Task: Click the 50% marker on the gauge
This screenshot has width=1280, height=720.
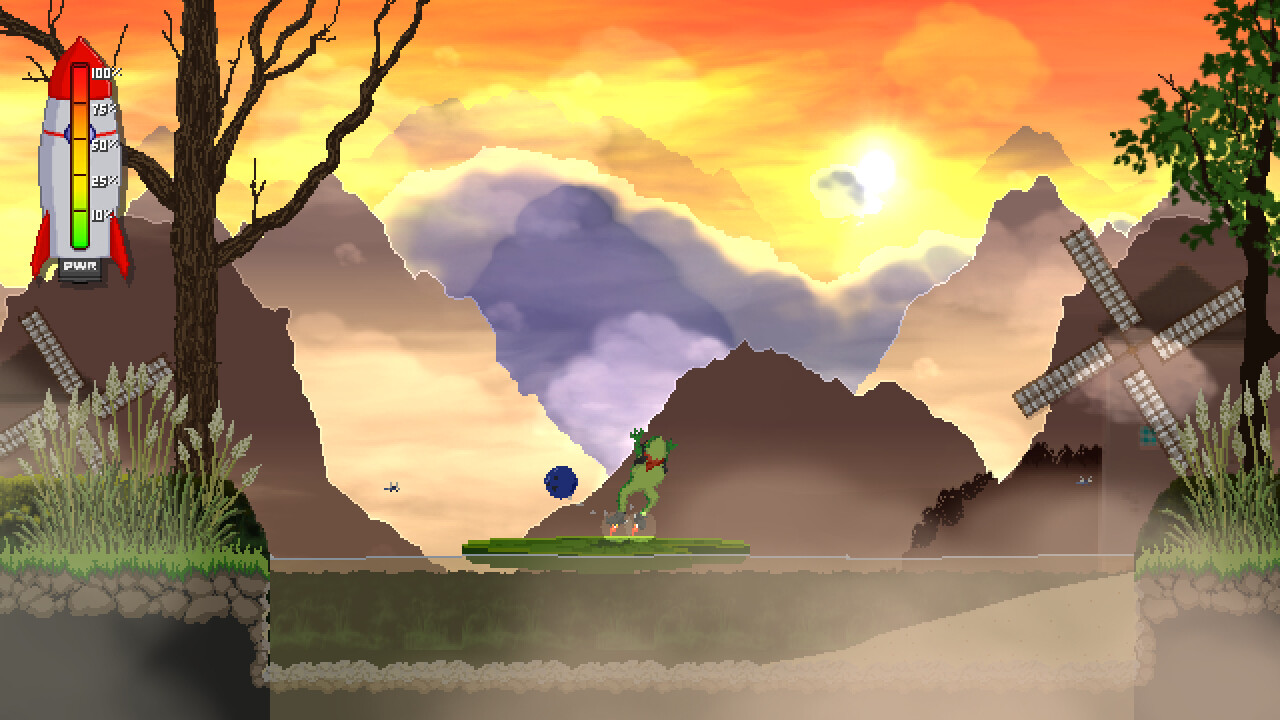Action: pyautogui.click(x=103, y=146)
